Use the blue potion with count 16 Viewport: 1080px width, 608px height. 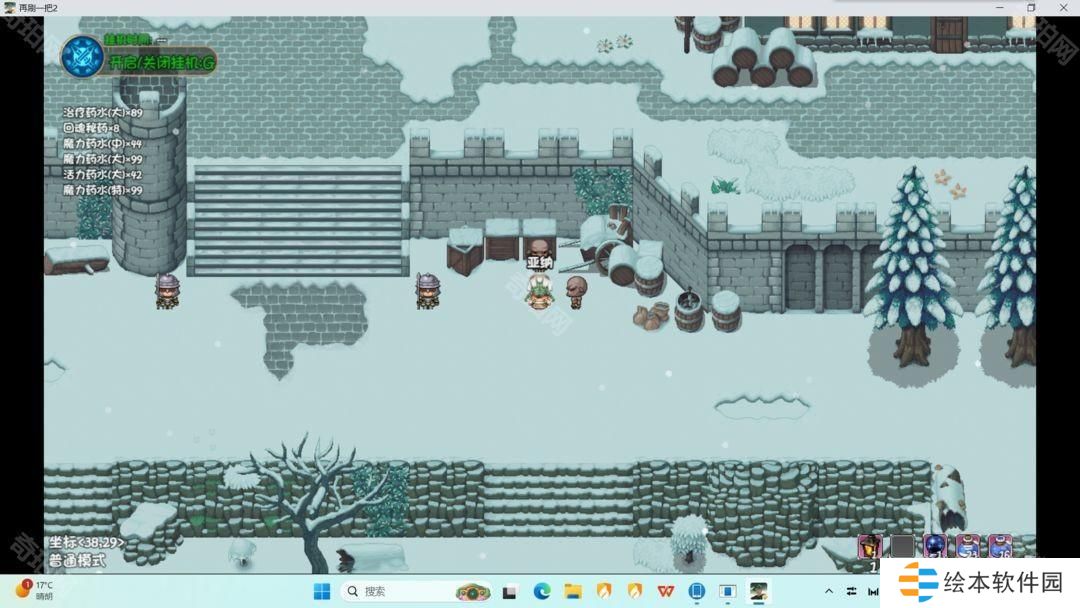(x=1000, y=546)
